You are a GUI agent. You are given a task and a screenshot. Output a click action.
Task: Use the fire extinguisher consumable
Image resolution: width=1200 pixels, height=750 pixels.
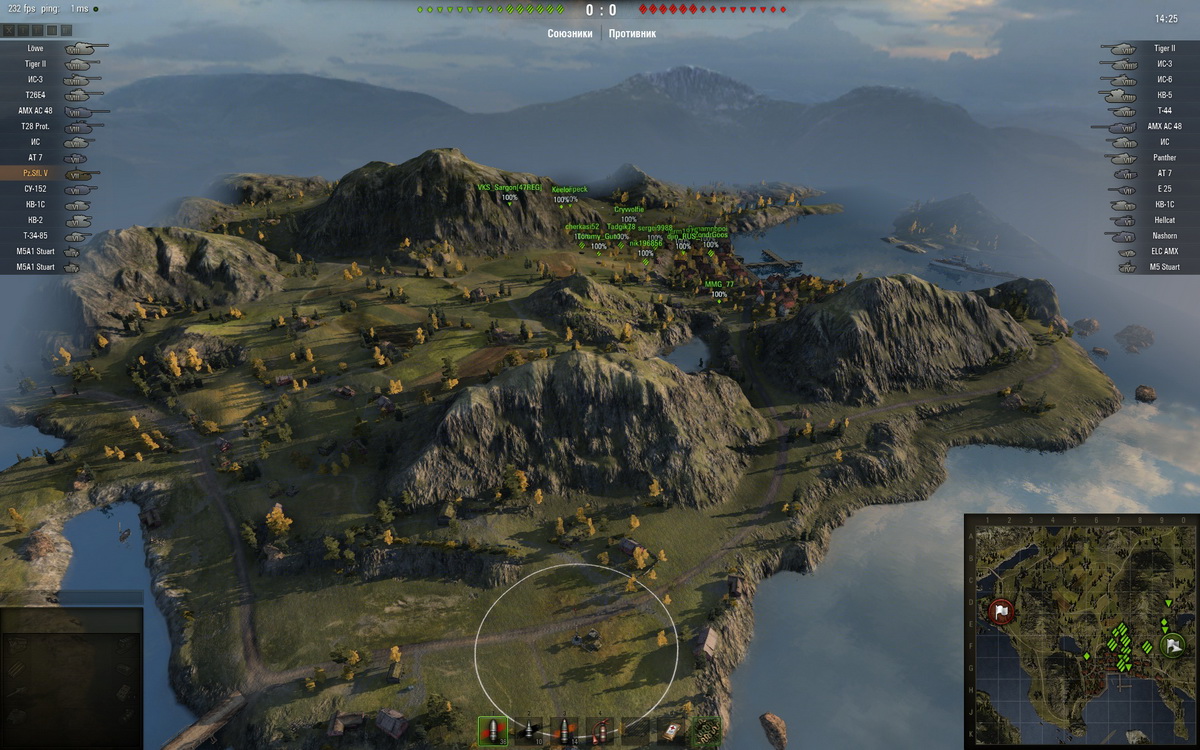click(x=600, y=730)
